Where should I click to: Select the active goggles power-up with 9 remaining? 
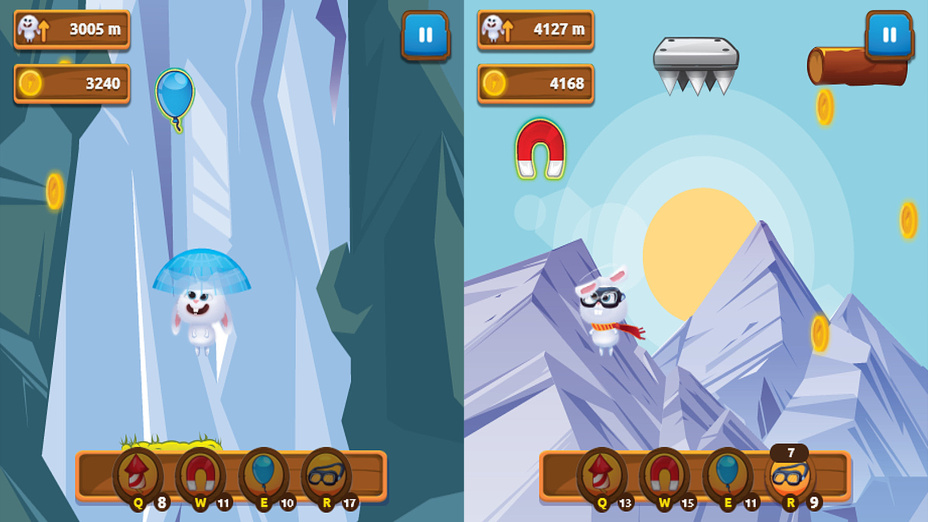[x=791, y=476]
